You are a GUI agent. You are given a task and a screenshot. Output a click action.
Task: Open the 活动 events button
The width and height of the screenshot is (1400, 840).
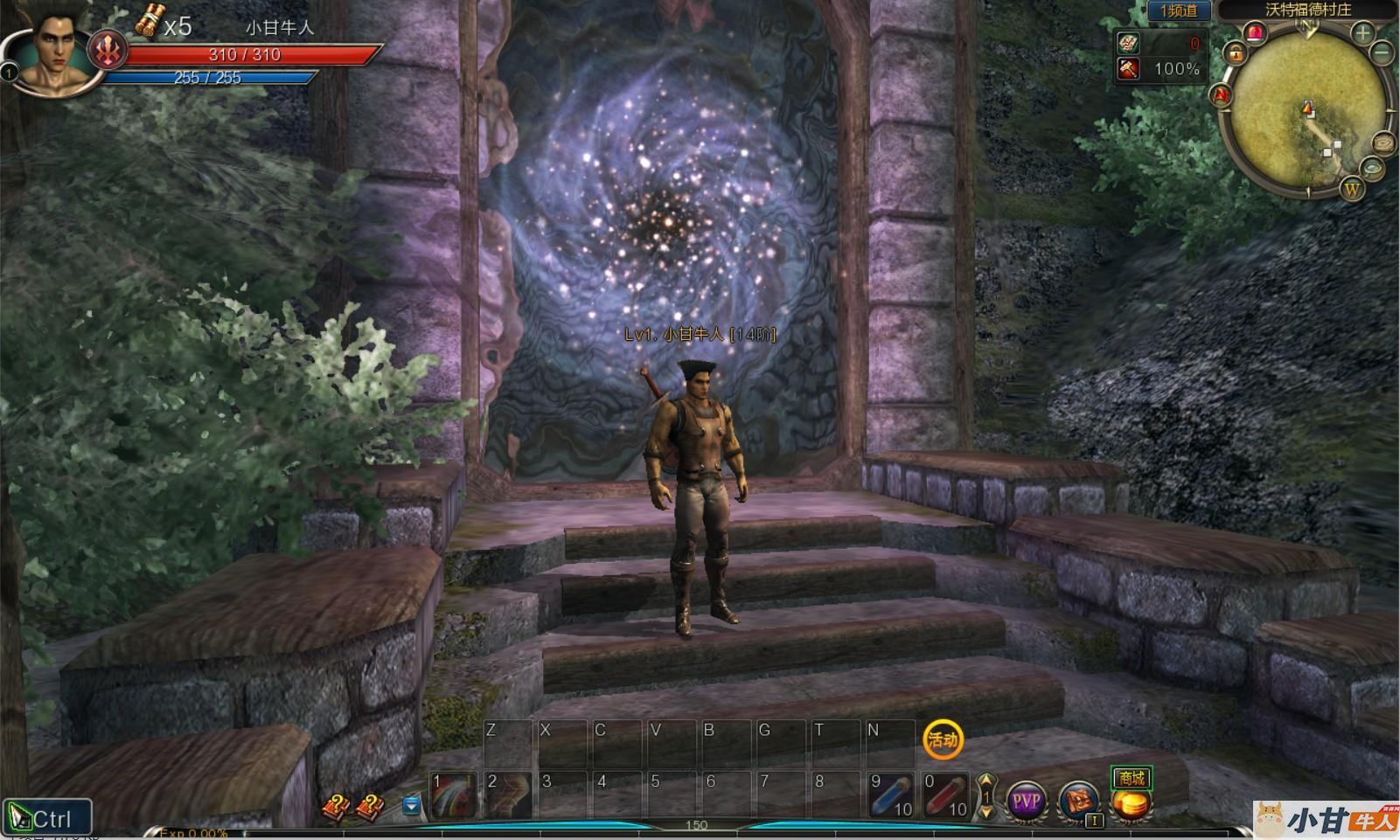coord(943,739)
